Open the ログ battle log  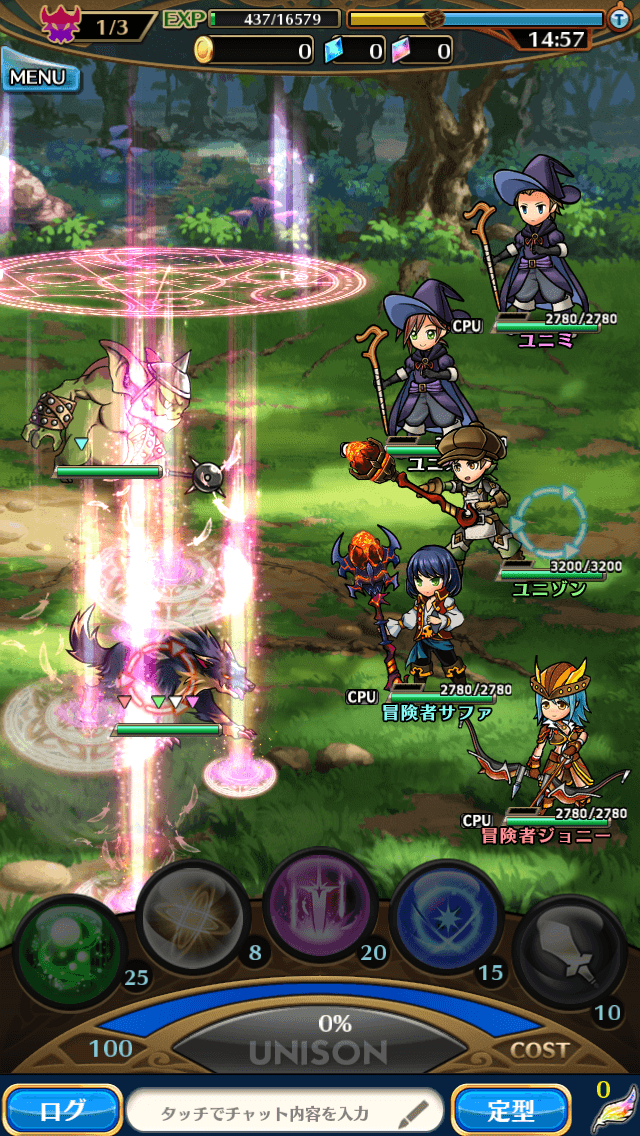pyautogui.click(x=62, y=1109)
